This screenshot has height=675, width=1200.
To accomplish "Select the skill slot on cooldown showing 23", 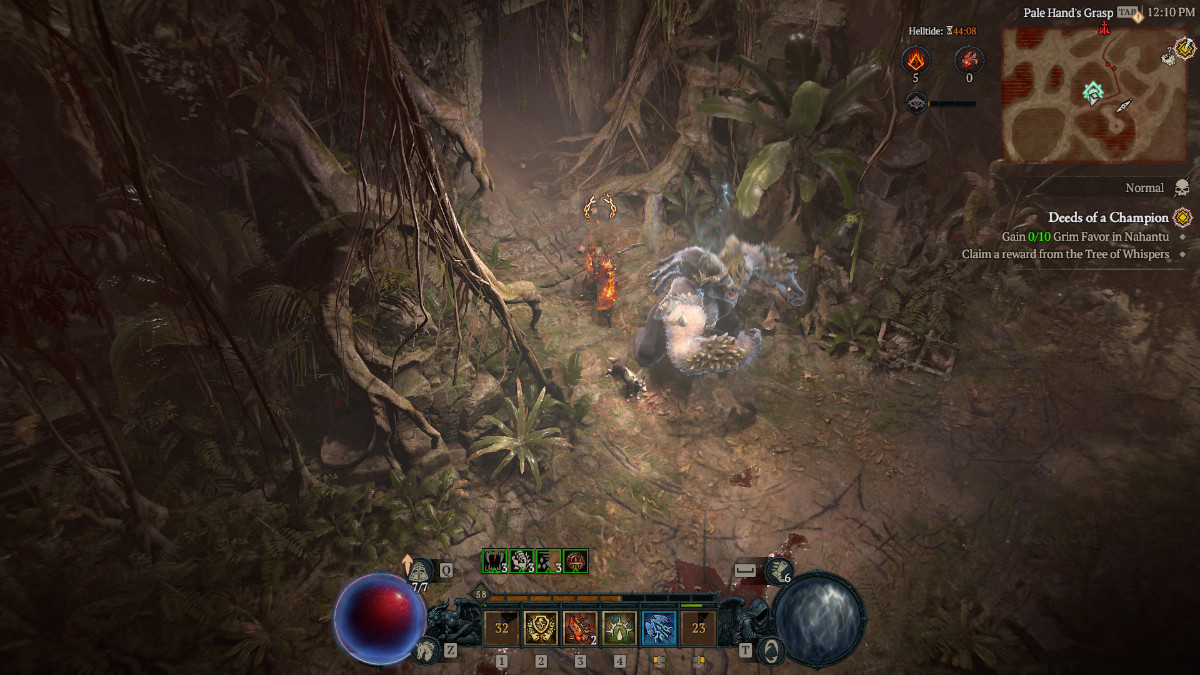I will coord(697,628).
